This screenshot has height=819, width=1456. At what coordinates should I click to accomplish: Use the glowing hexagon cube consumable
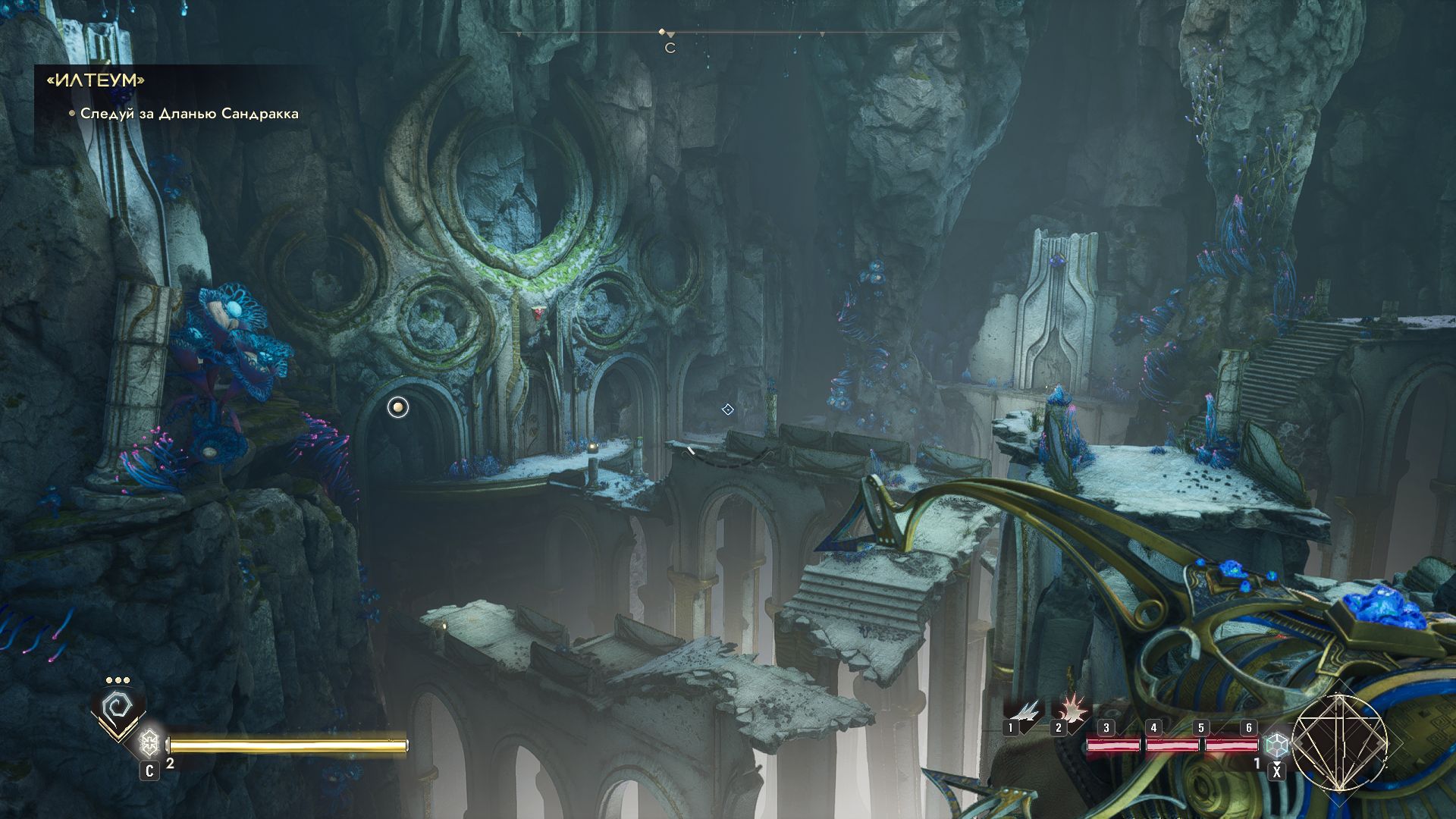1277,745
